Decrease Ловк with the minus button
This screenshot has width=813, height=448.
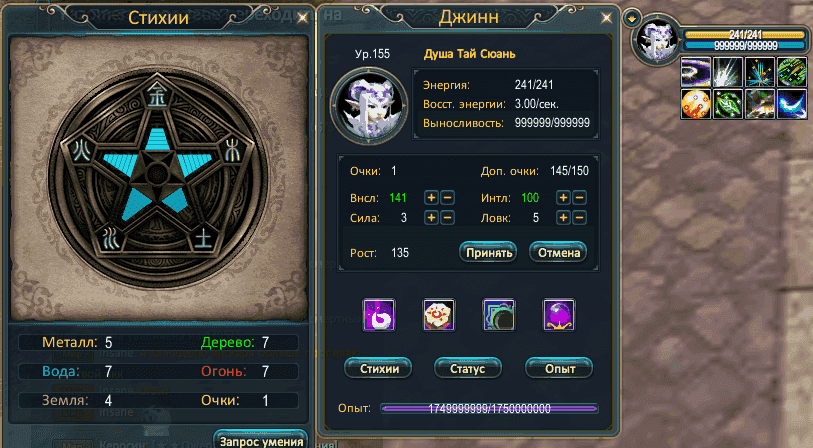coord(579,218)
